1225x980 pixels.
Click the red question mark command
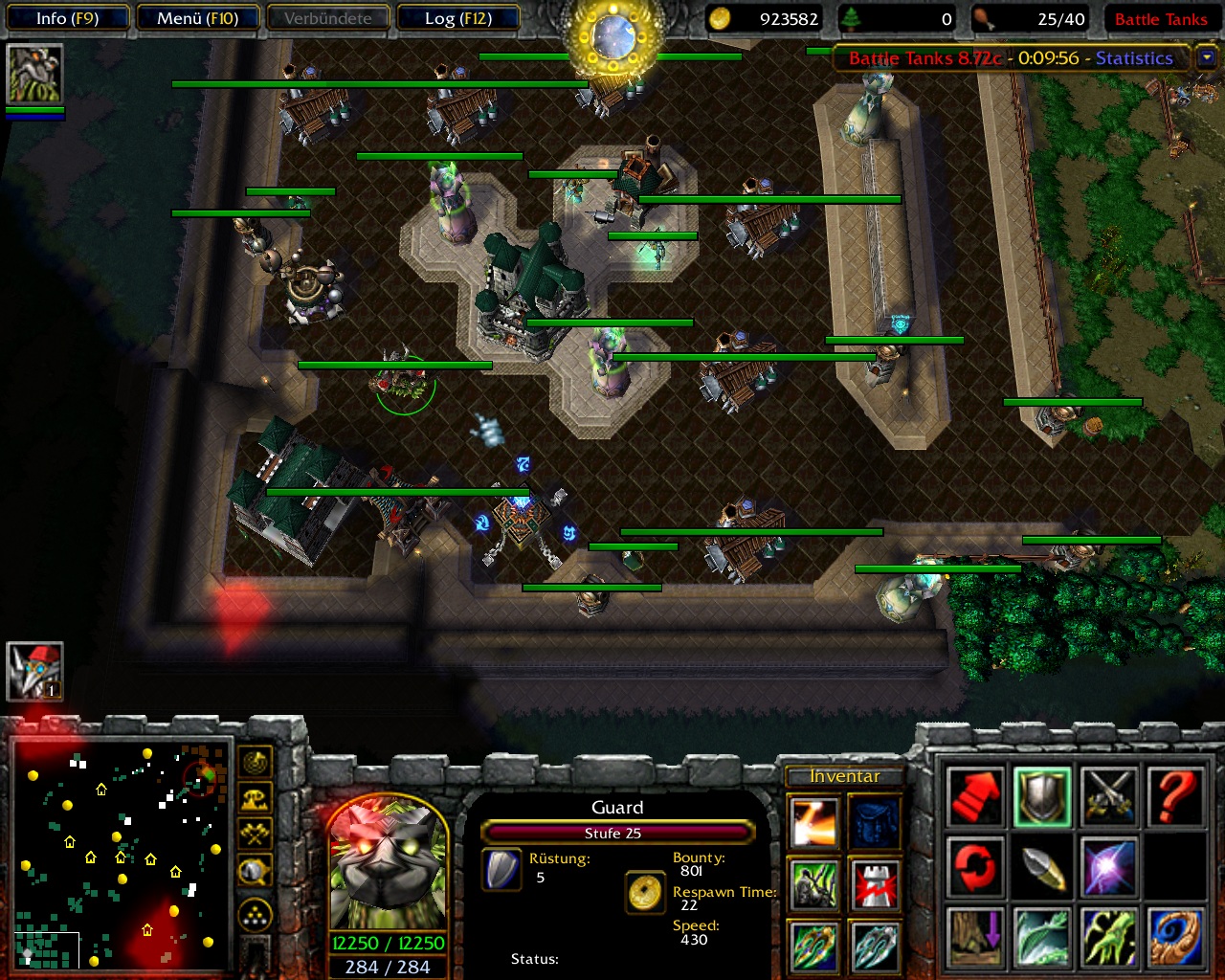[1176, 795]
